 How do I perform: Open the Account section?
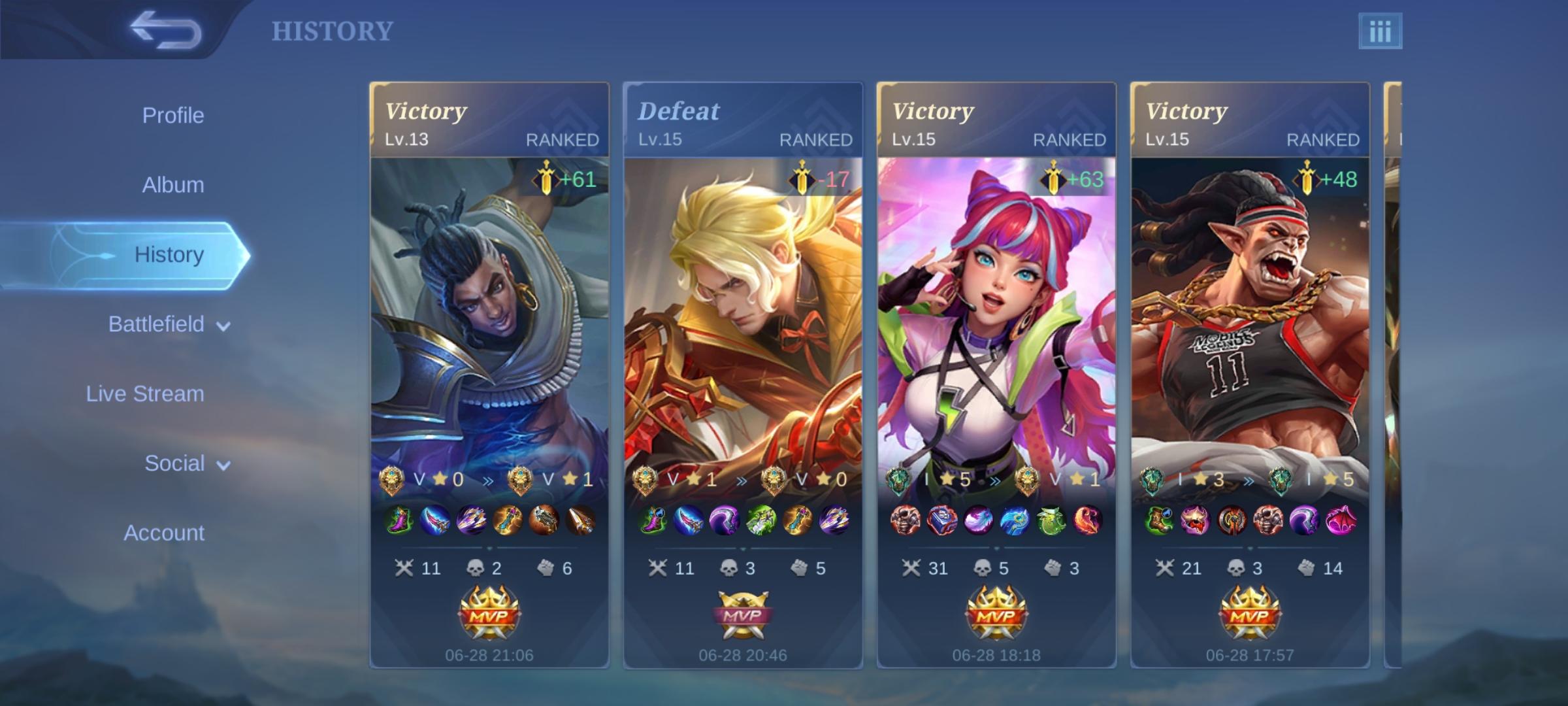coord(164,533)
